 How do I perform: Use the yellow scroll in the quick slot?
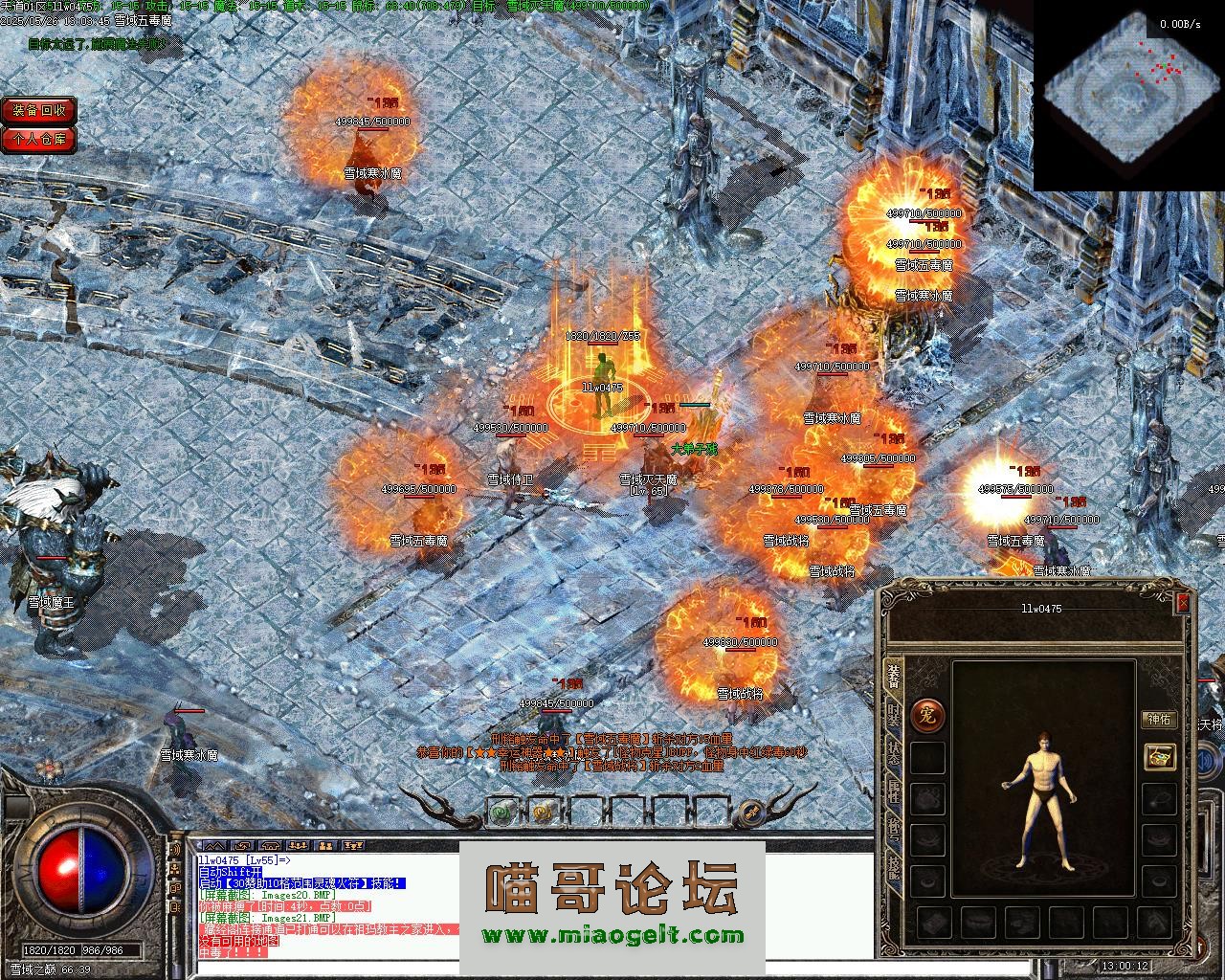tap(542, 813)
